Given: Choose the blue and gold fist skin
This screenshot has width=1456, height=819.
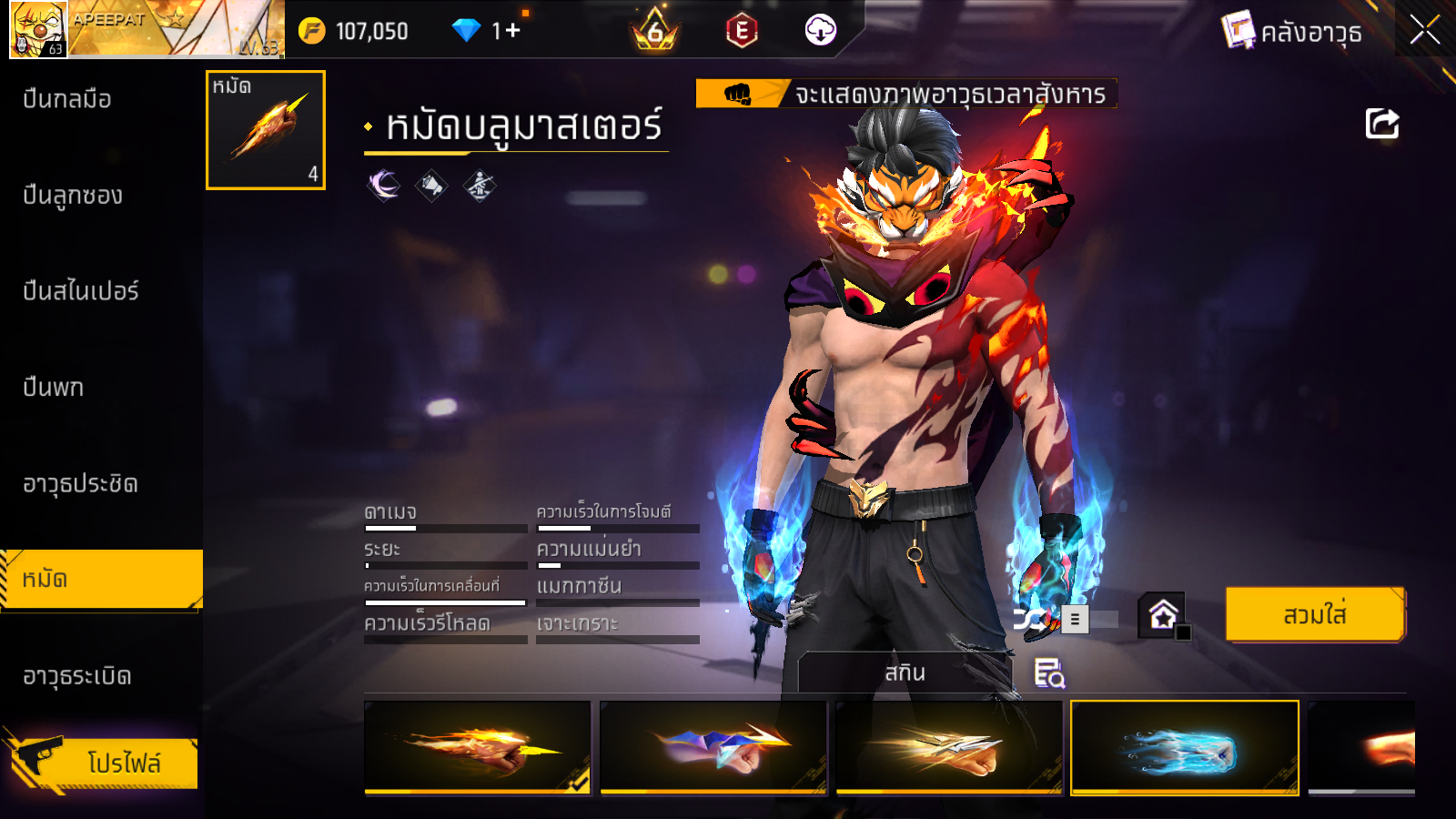Looking at the screenshot, I should (x=713, y=747).
